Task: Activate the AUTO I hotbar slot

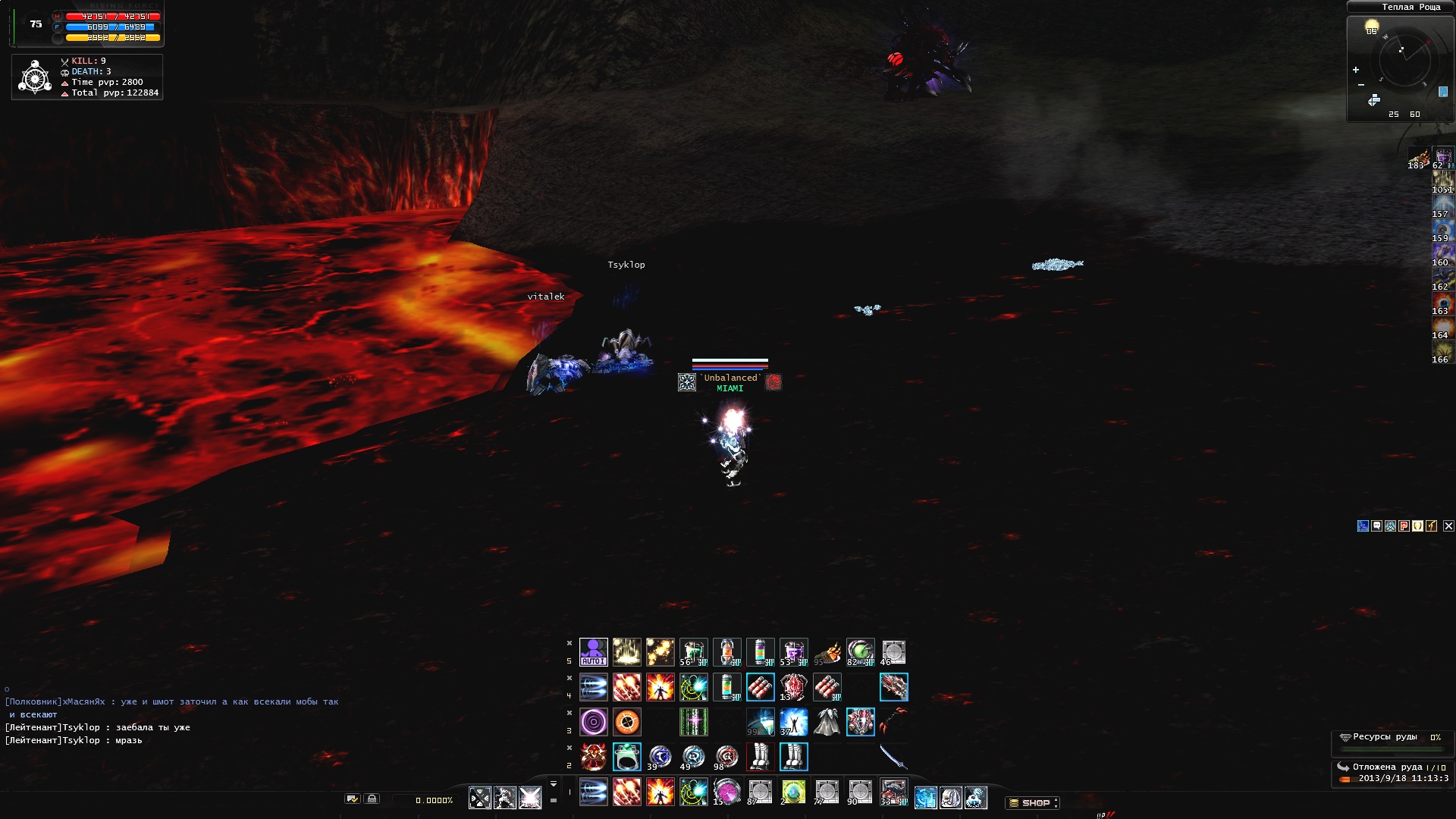Action: click(593, 652)
